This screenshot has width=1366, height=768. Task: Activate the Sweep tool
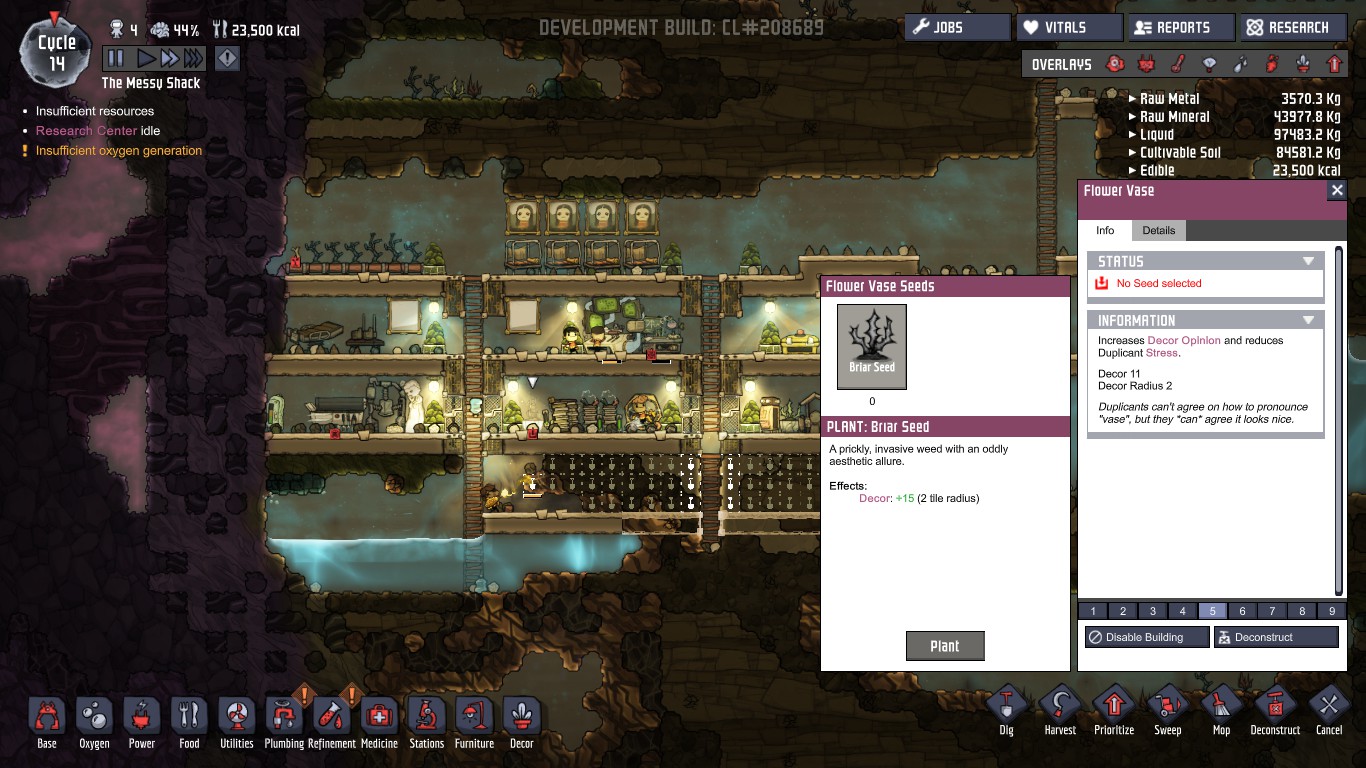1167,710
